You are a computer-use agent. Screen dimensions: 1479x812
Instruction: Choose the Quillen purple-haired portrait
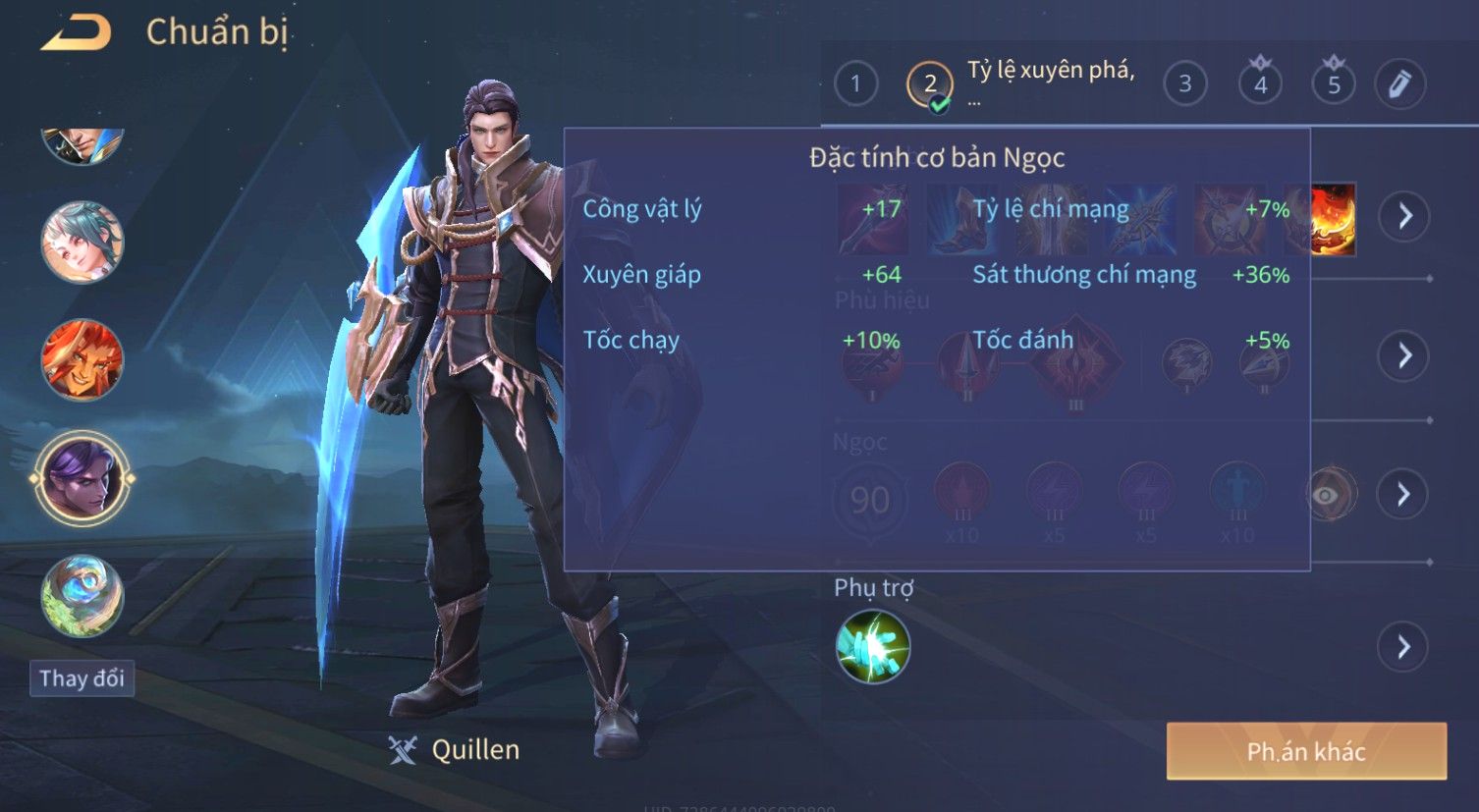[x=82, y=478]
